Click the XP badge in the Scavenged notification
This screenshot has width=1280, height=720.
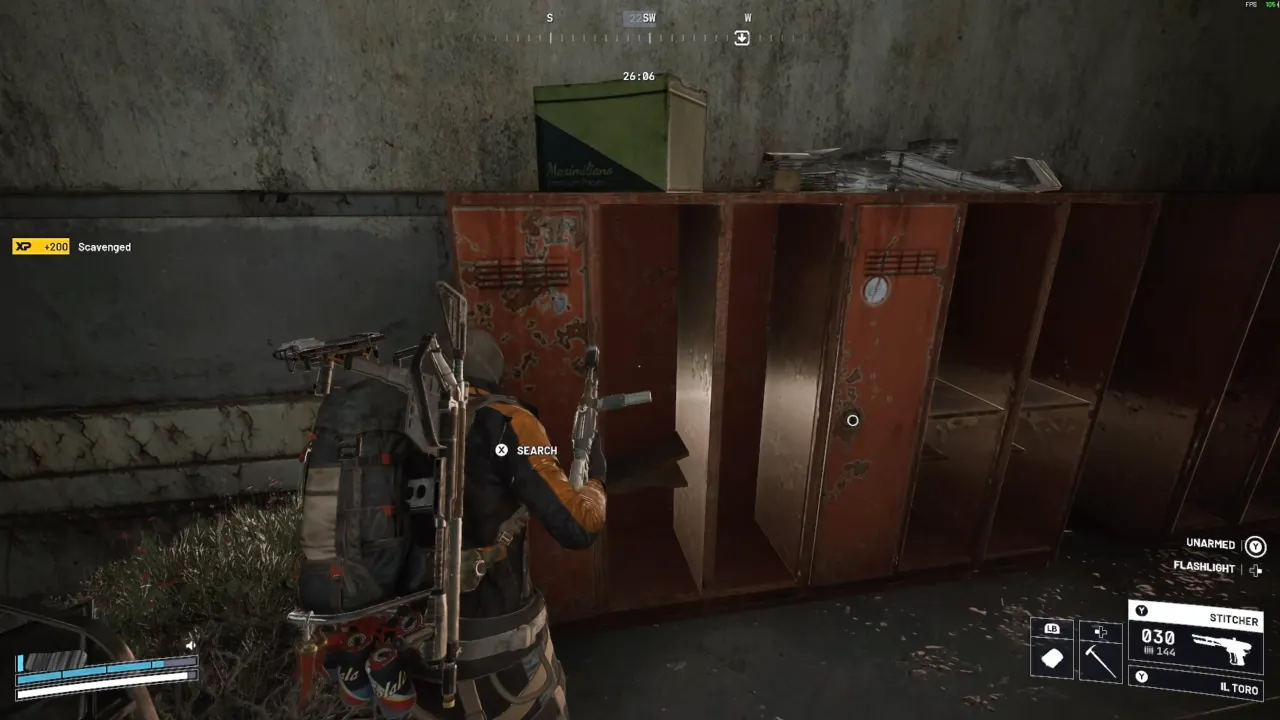click(40, 246)
